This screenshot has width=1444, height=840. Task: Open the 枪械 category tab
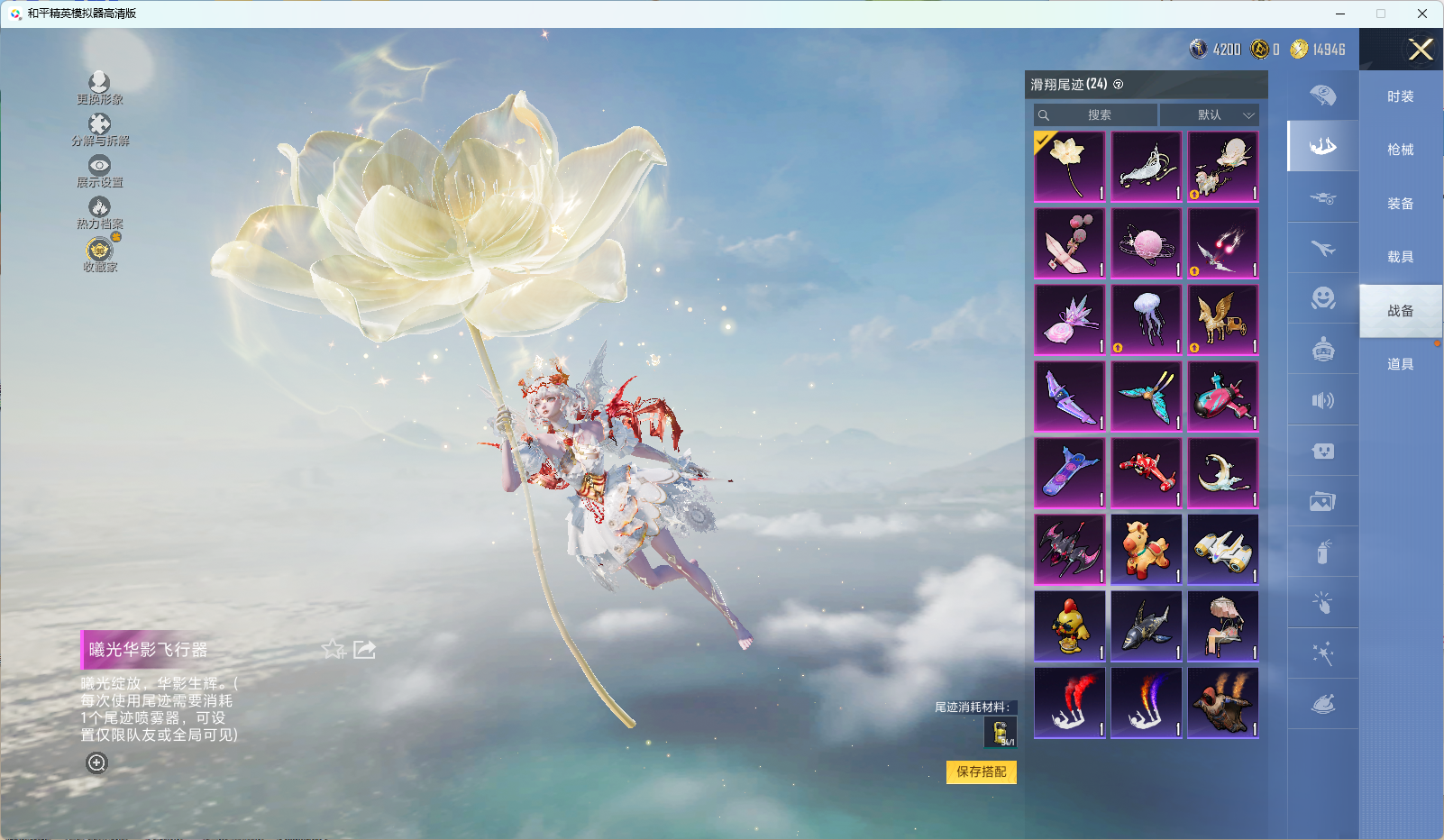(1400, 150)
